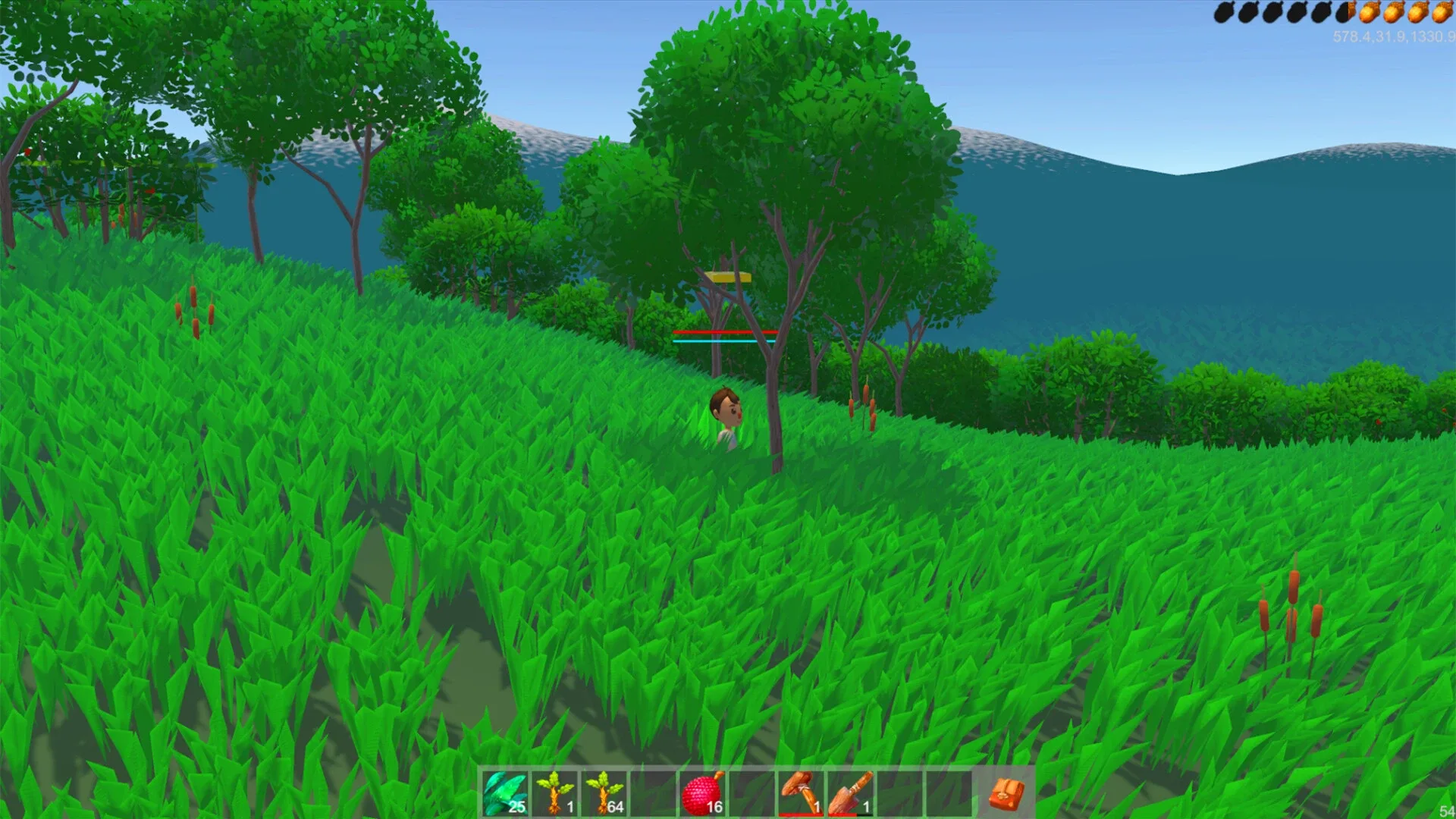Click the first golden acorn hunger icon

point(1367,13)
